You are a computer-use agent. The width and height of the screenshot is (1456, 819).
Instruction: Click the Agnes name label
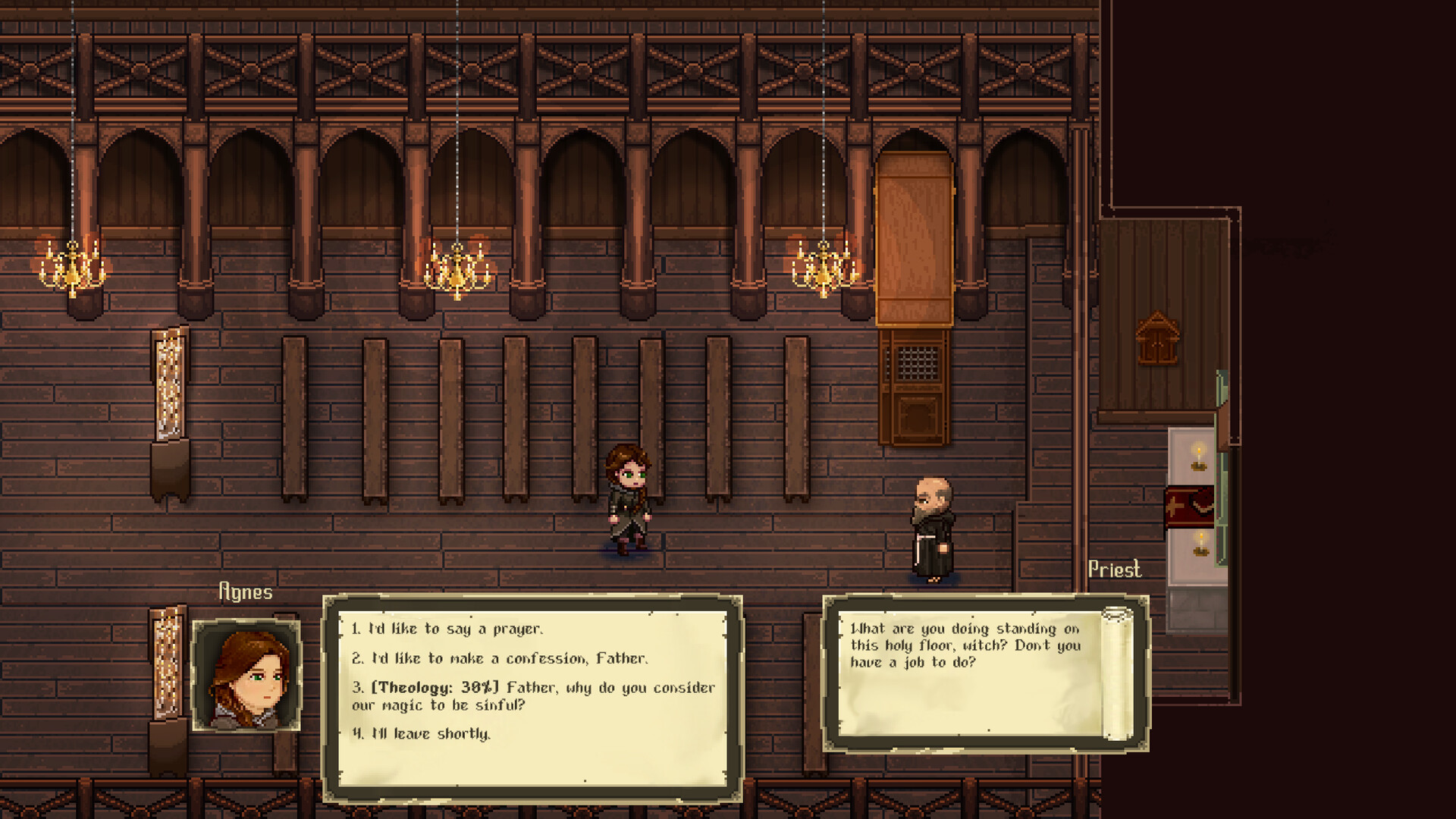[x=245, y=592]
